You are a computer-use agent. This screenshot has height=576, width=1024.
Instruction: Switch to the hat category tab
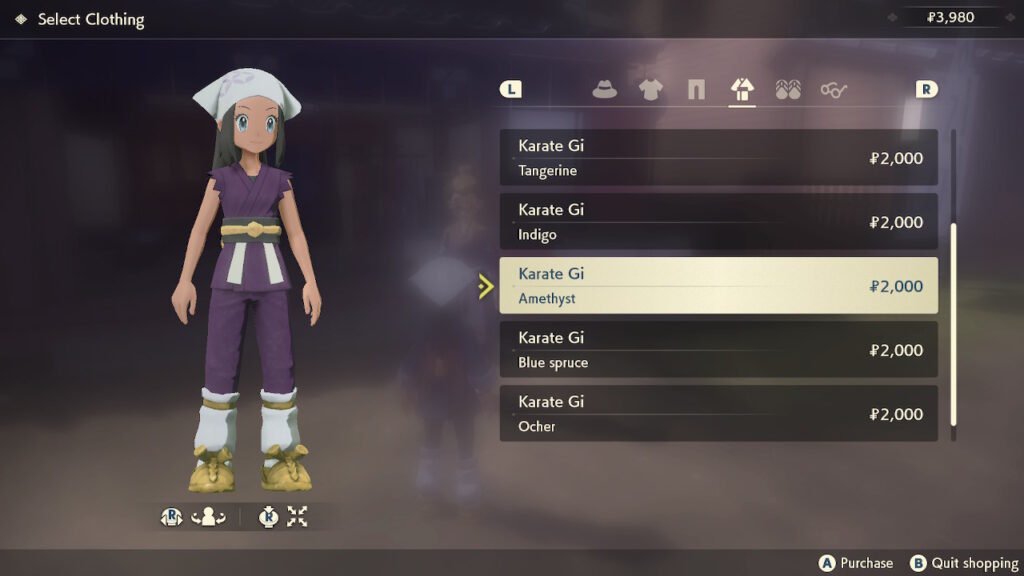[604, 90]
